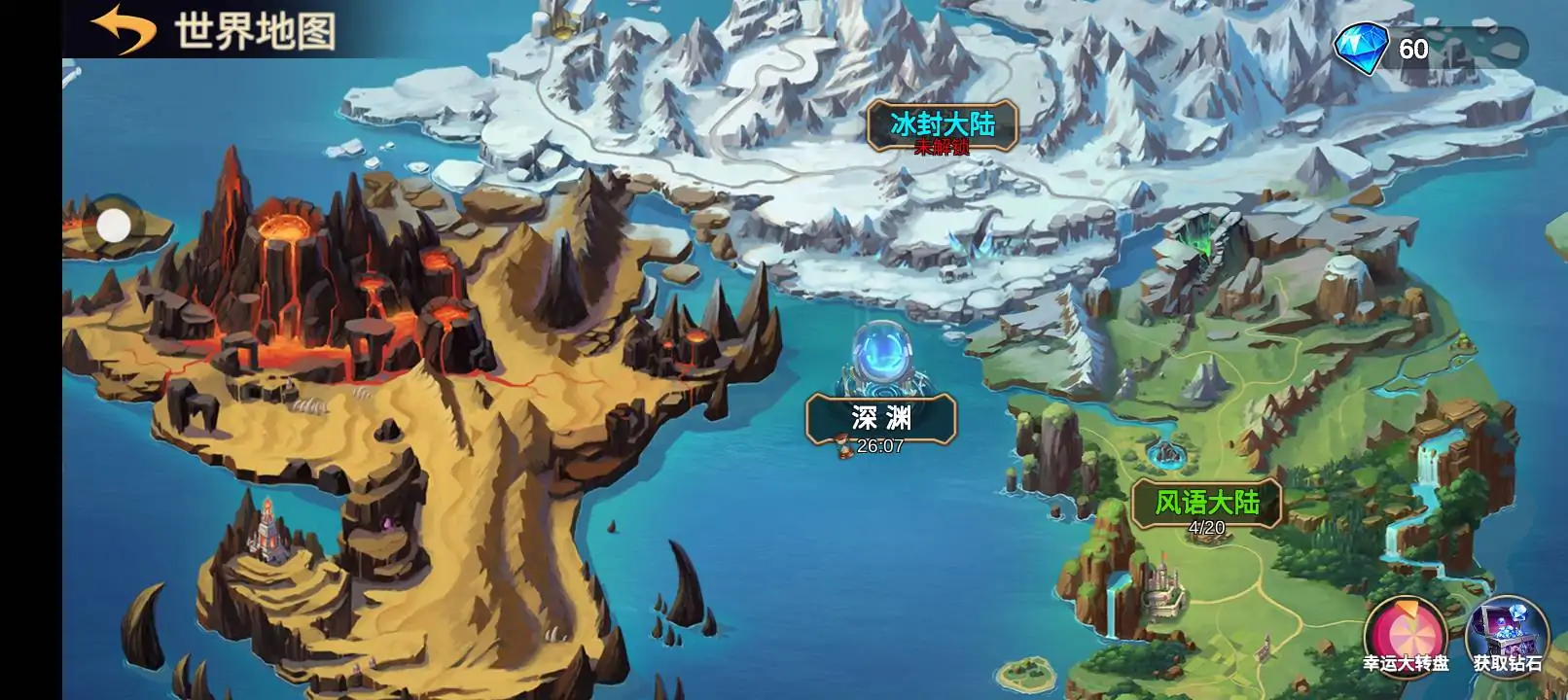Image resolution: width=1568 pixels, height=700 pixels.
Task: Tap the blue diamond currency icon
Action: [1362, 49]
